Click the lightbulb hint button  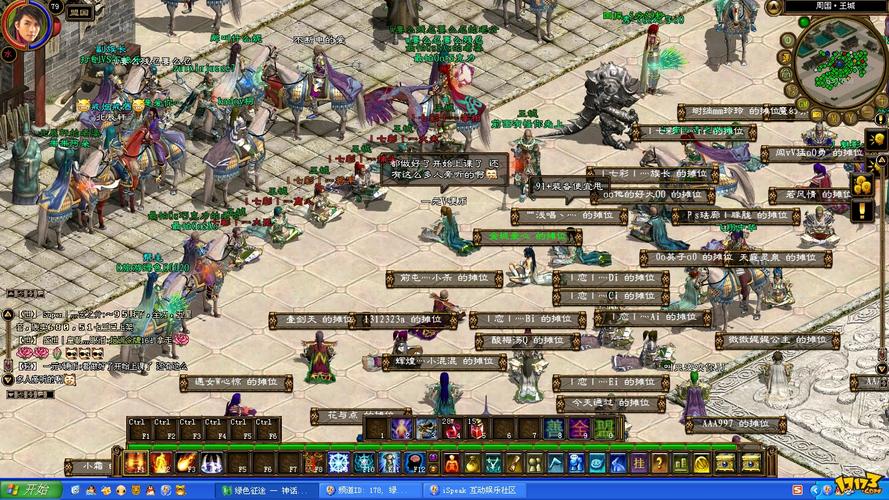[876, 139]
